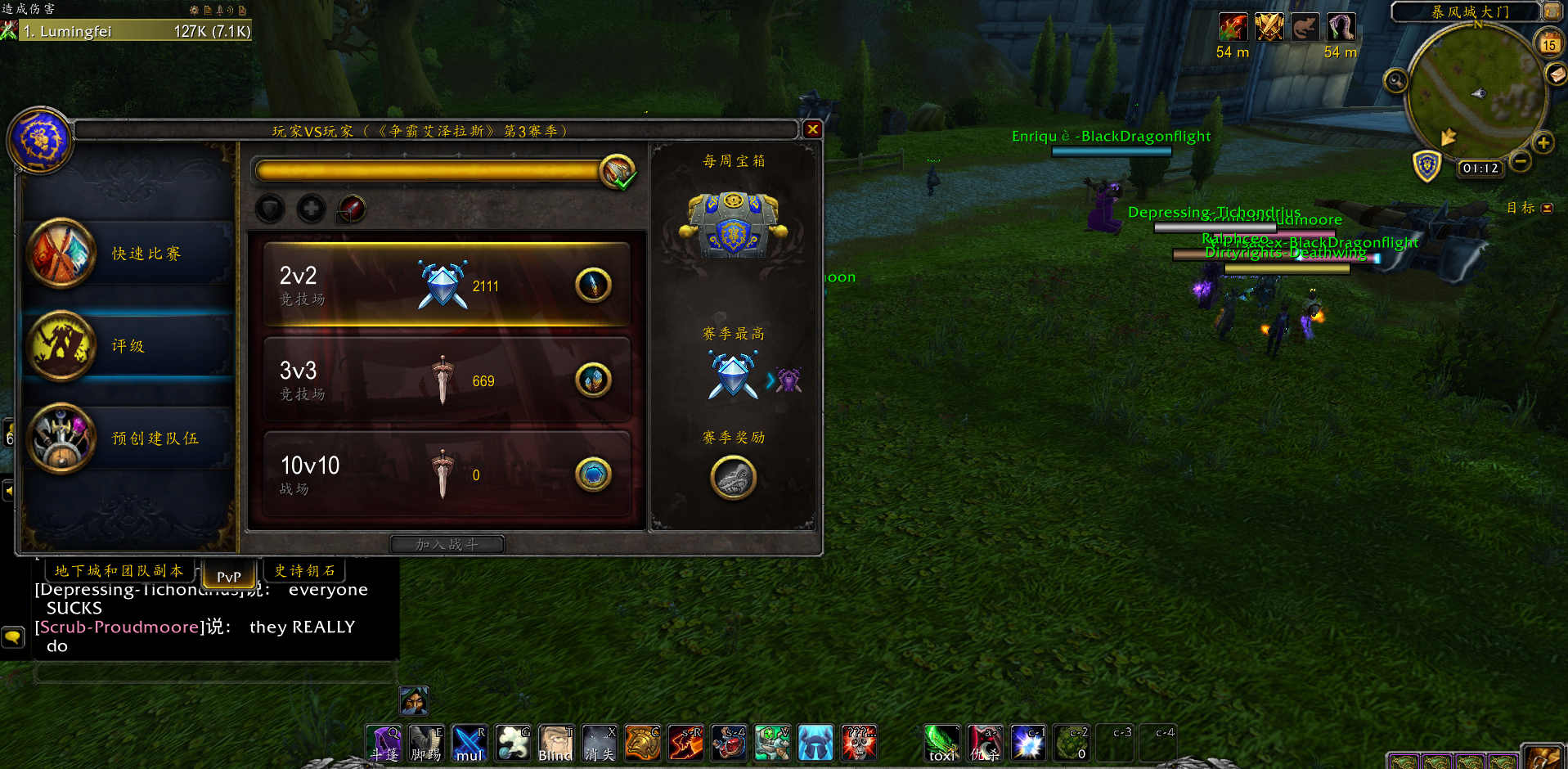Use the 斗篷 cloak ability
Image resolution: width=1568 pixels, height=769 pixels.
pos(384,743)
